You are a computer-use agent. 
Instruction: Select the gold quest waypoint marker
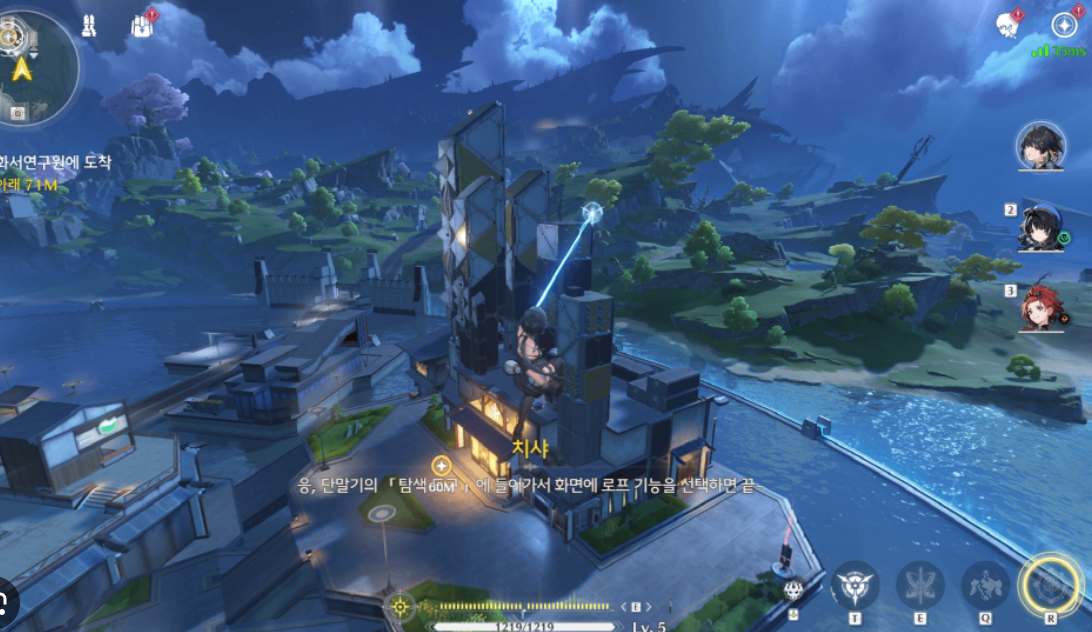[x=441, y=465]
